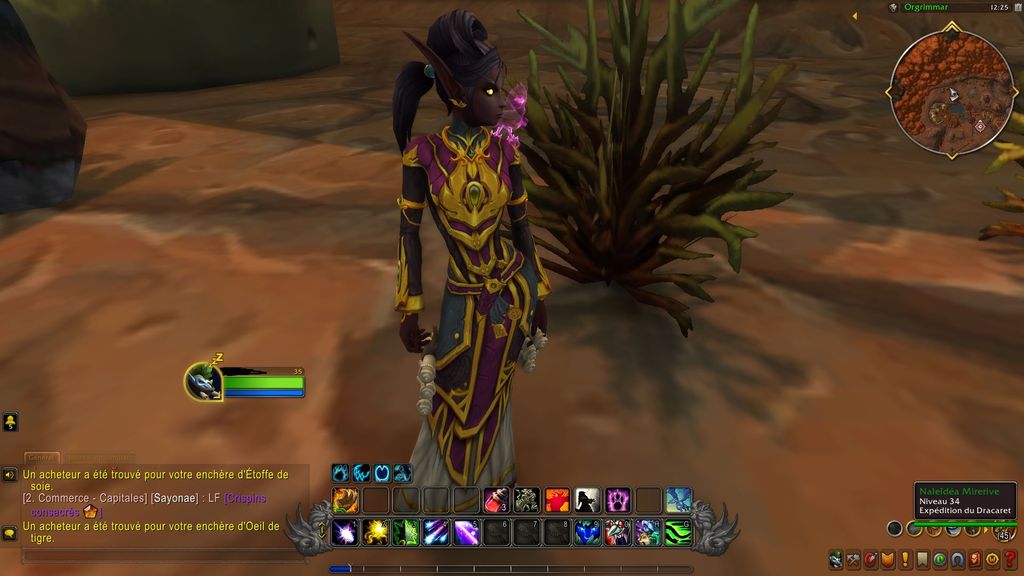The image size is (1024, 576).
Task: Use the red-orange flame ability
Action: click(x=557, y=500)
